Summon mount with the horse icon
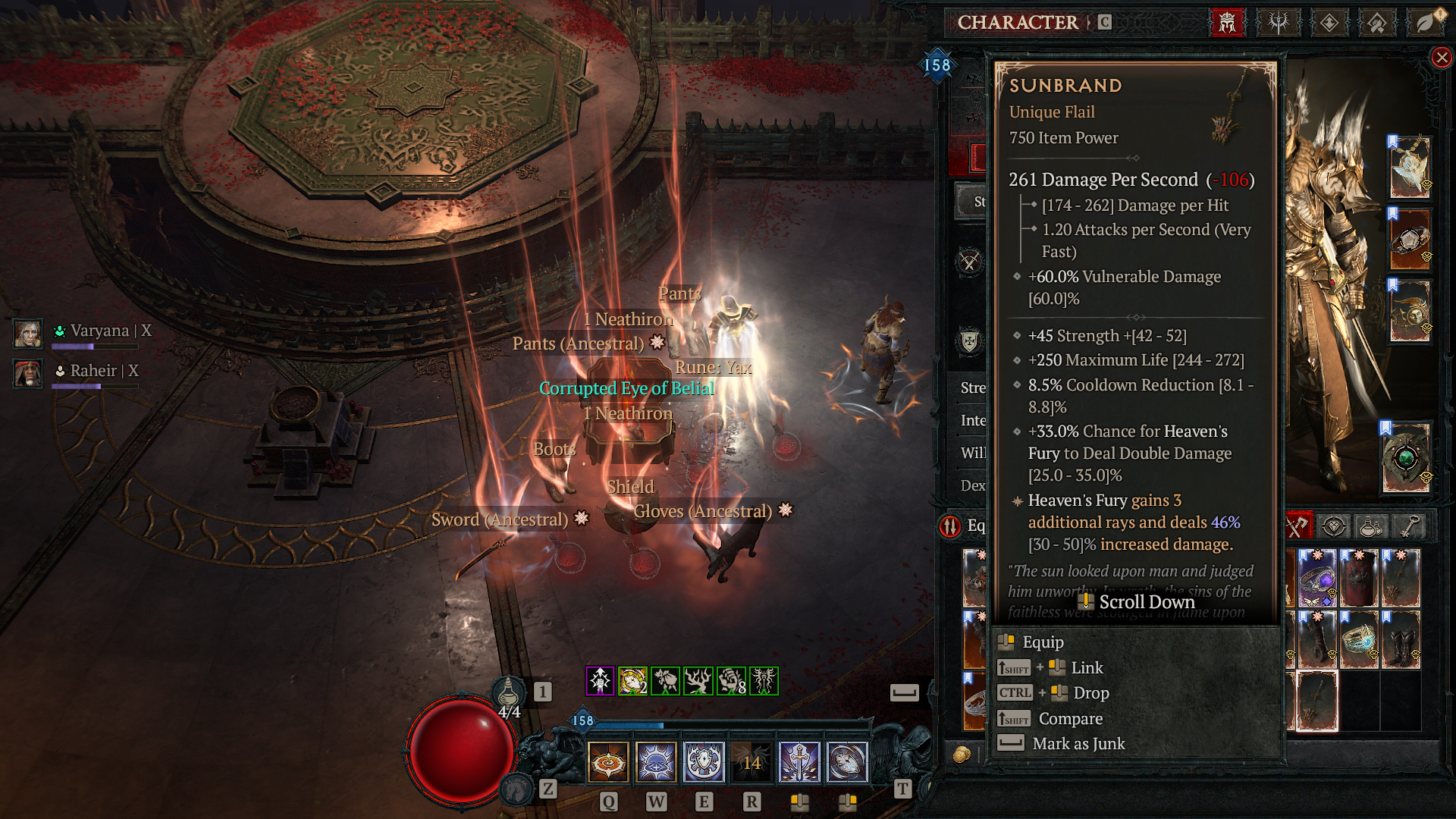 click(x=518, y=789)
